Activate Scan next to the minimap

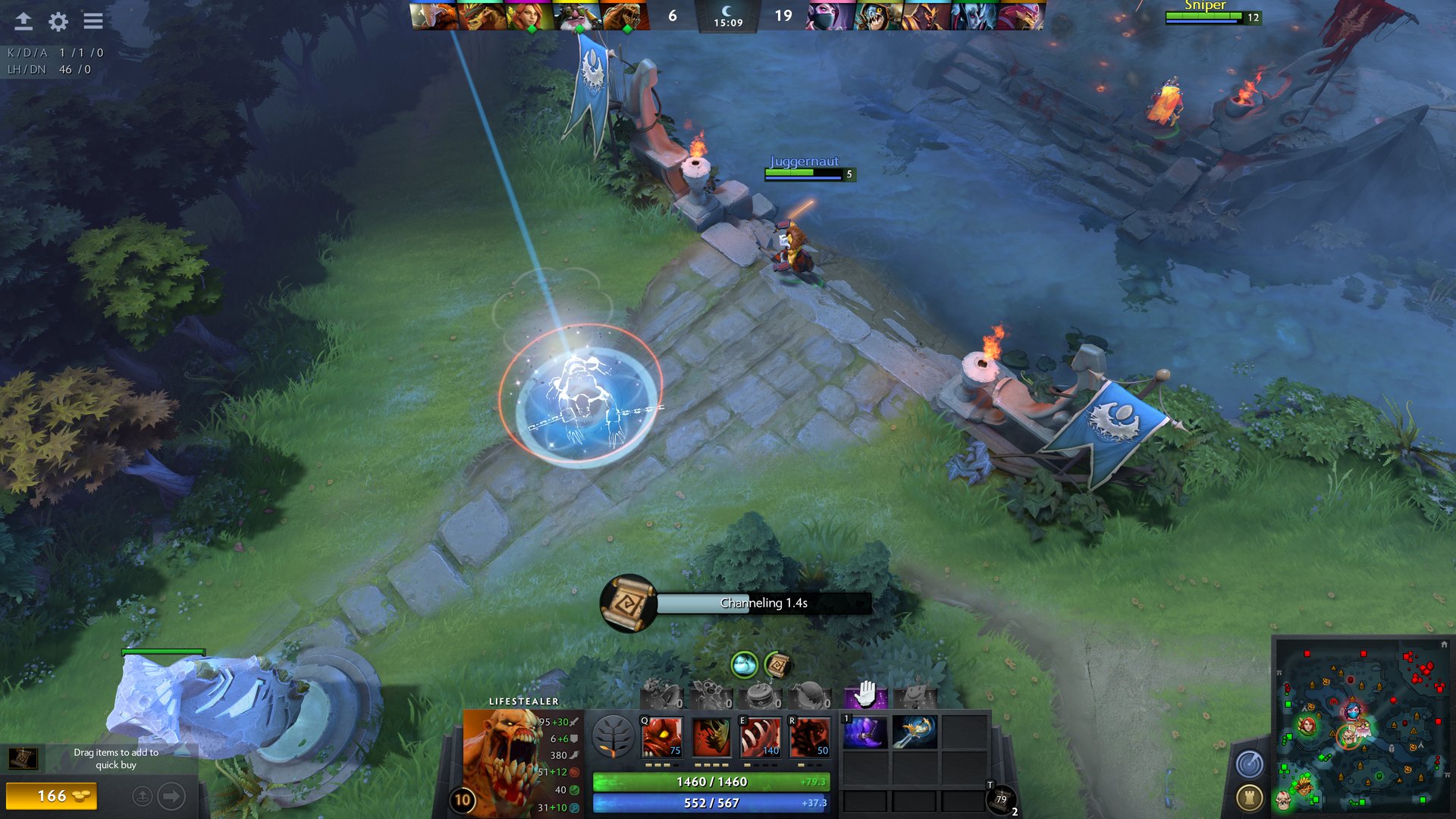[1249, 763]
